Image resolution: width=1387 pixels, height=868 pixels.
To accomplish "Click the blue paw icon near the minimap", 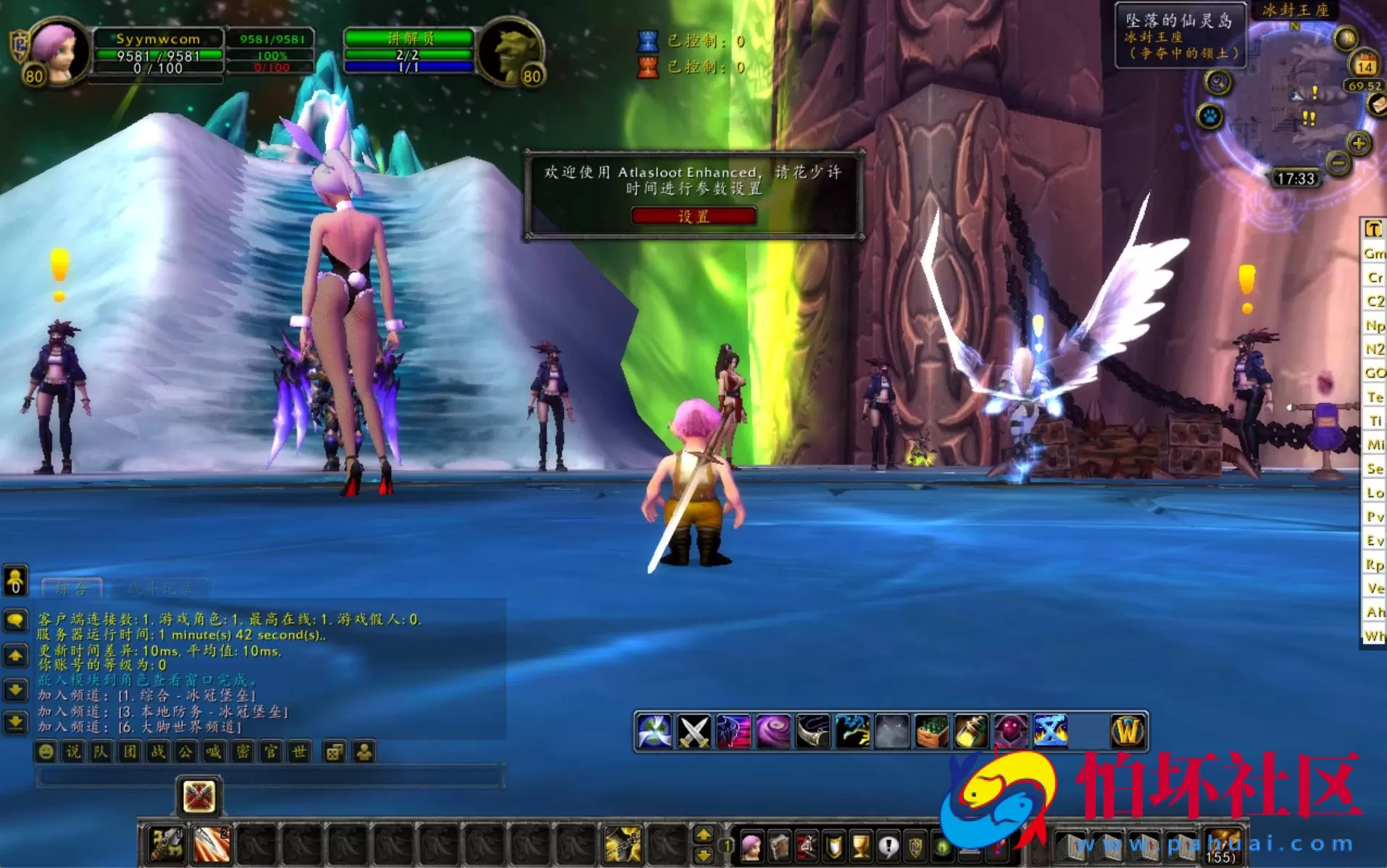I will coord(1210,116).
